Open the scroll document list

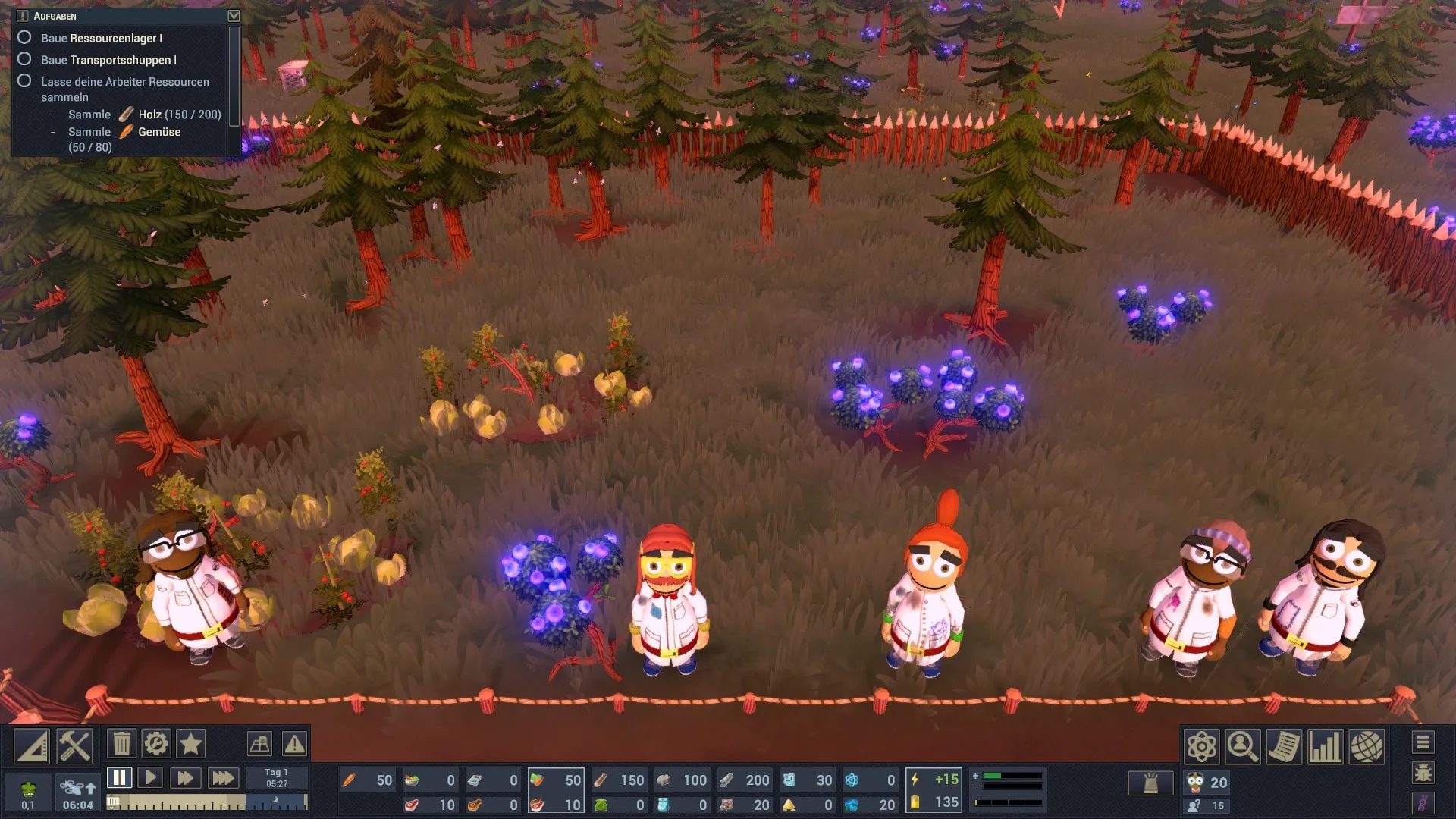point(1283,747)
